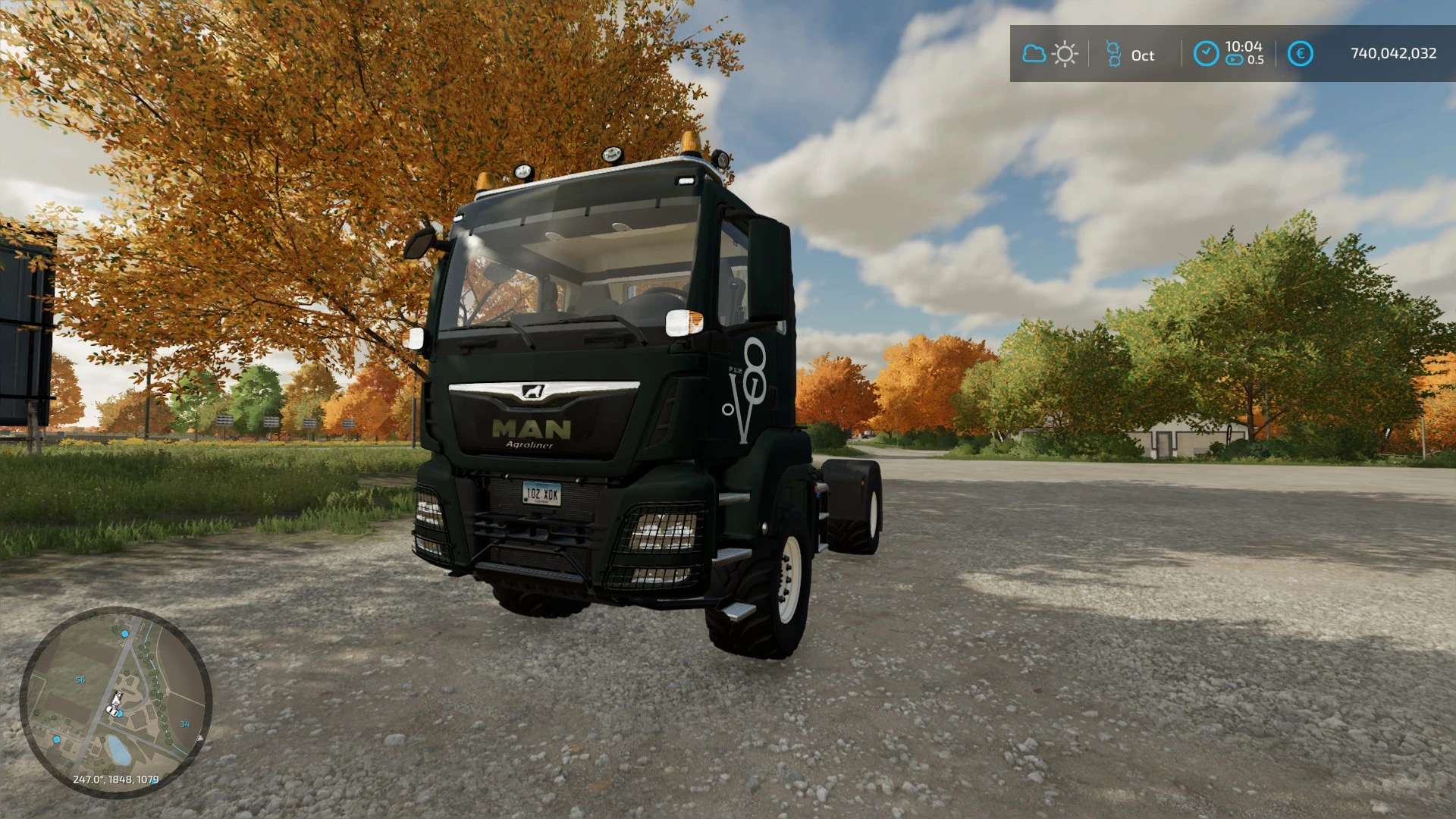This screenshot has width=1456, height=819.
Task: Click the euro money icon
Action: (1300, 54)
